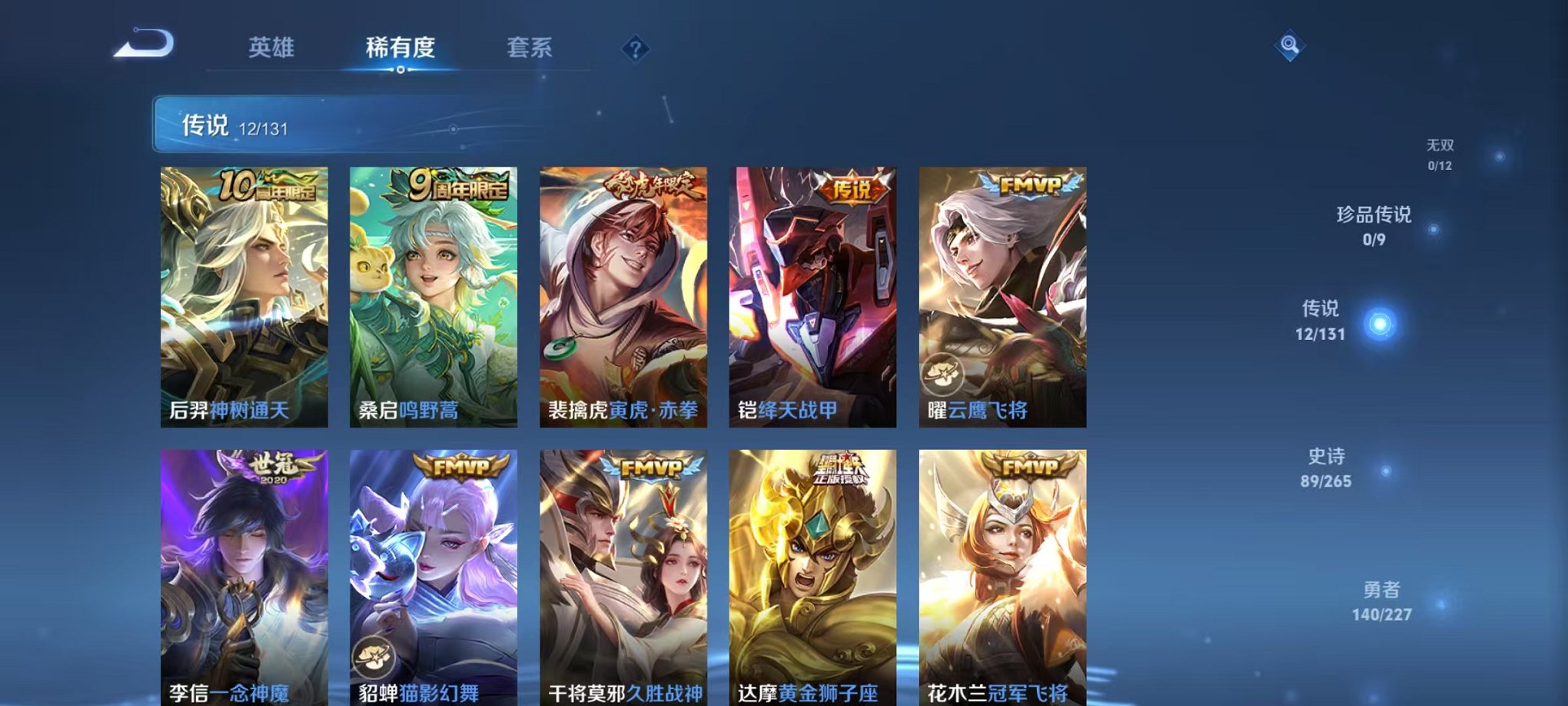Click the magnifier search icon top-right
The height and width of the screenshot is (706, 1568).
point(1291,46)
